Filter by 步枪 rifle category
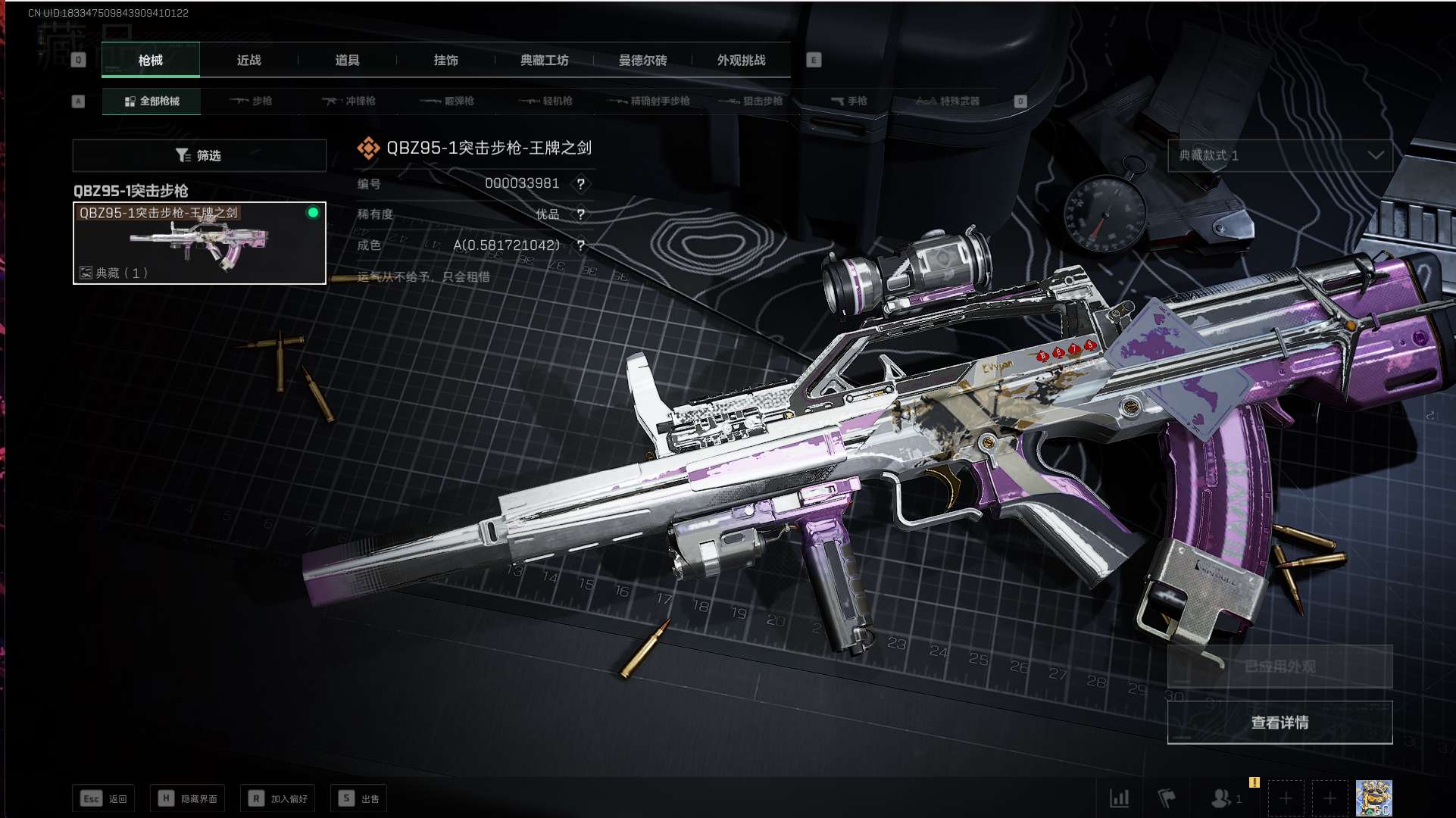This screenshot has width=1456, height=818. 251,101
